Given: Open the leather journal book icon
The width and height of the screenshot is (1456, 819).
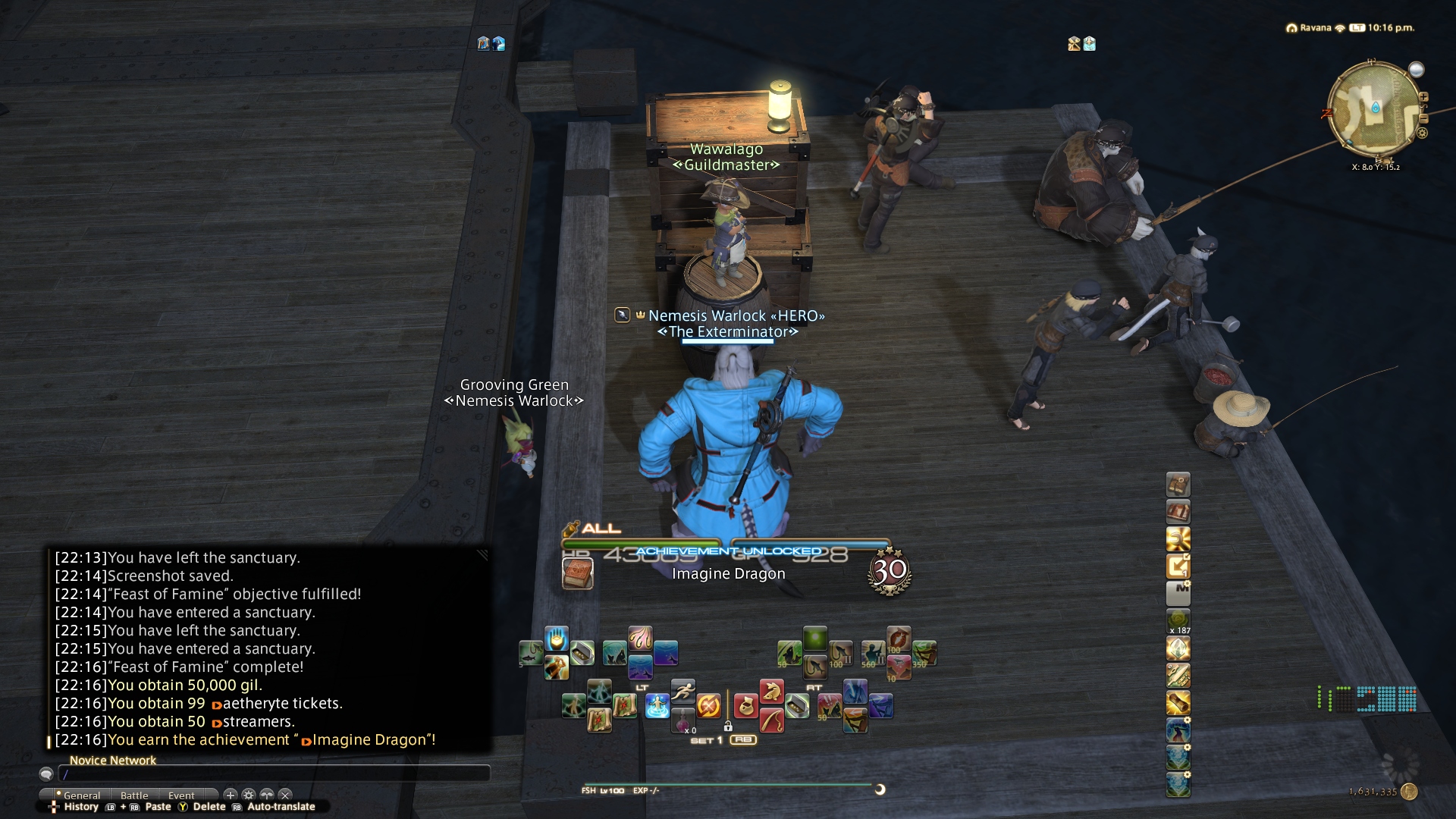Looking at the screenshot, I should 1178,485.
